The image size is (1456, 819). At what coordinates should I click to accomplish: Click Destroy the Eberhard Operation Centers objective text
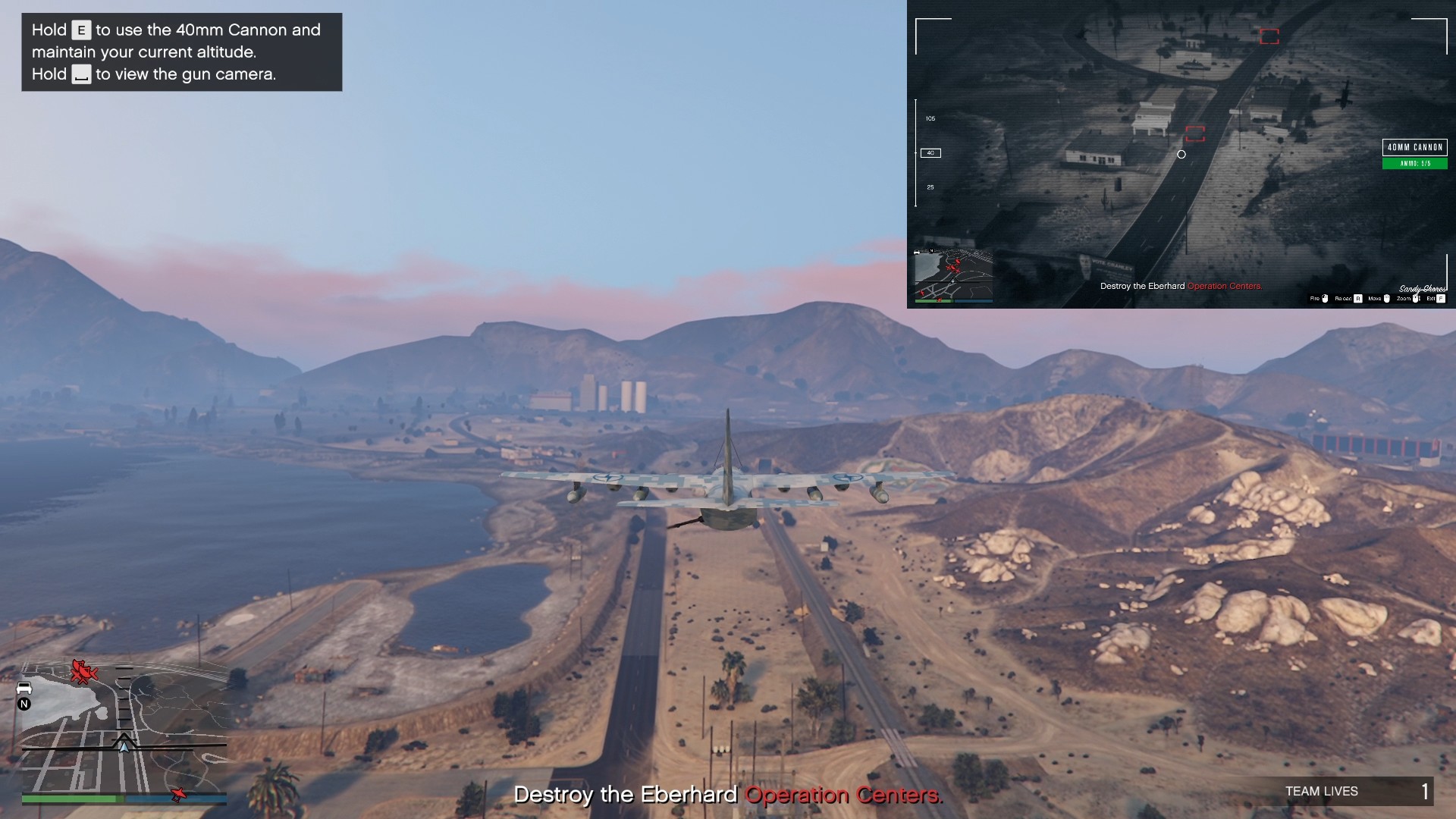(728, 795)
